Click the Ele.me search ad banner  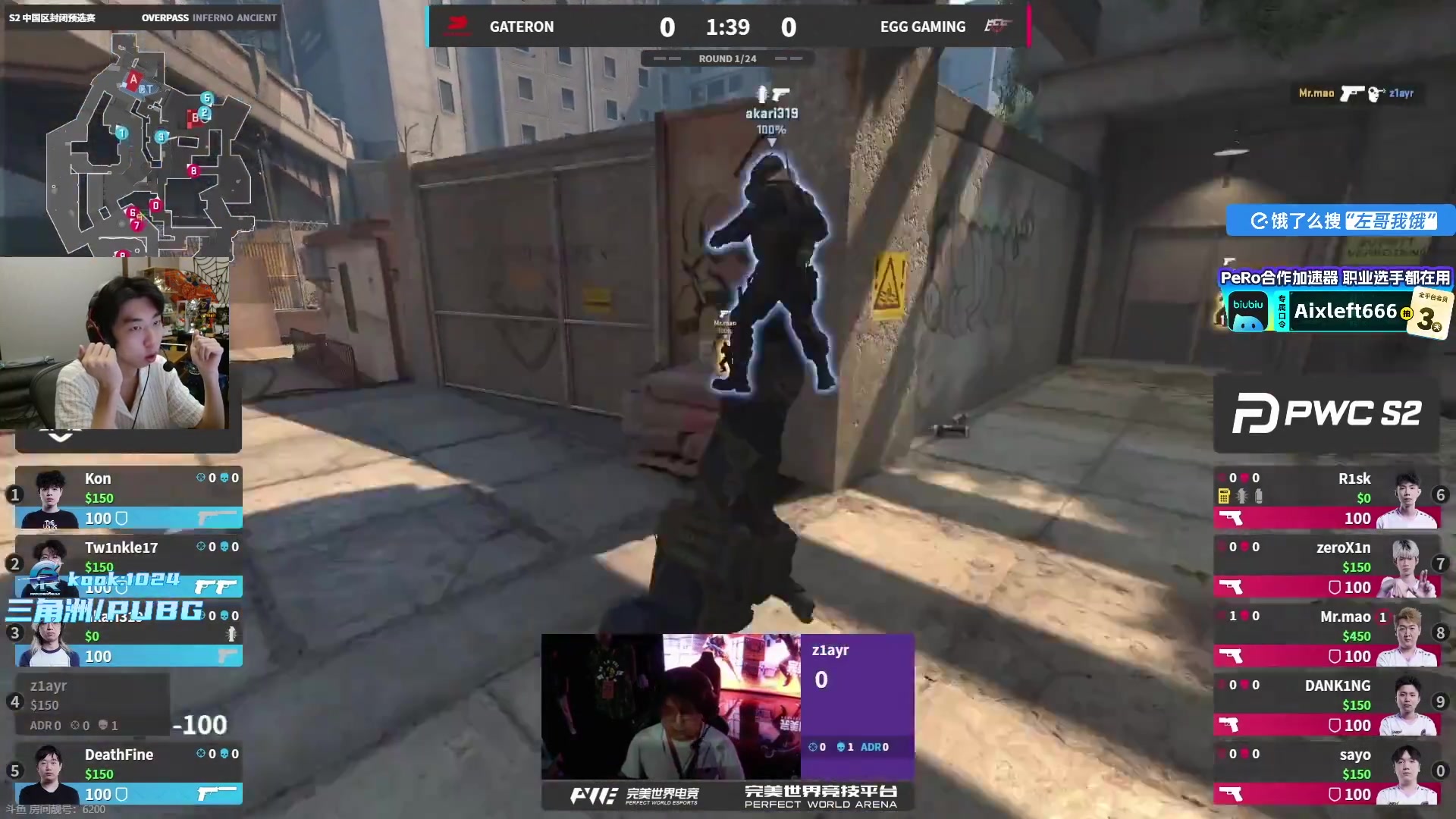(1341, 221)
